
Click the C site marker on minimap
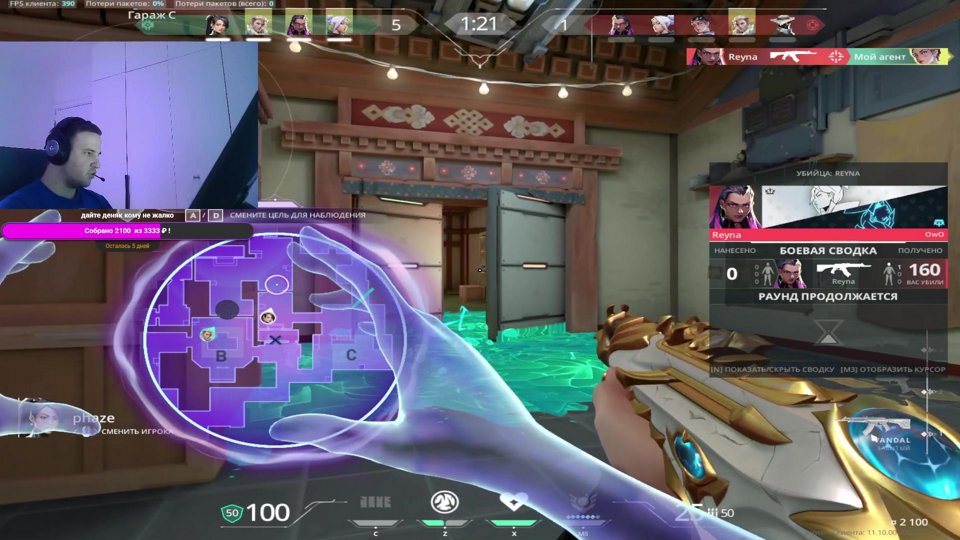351,354
